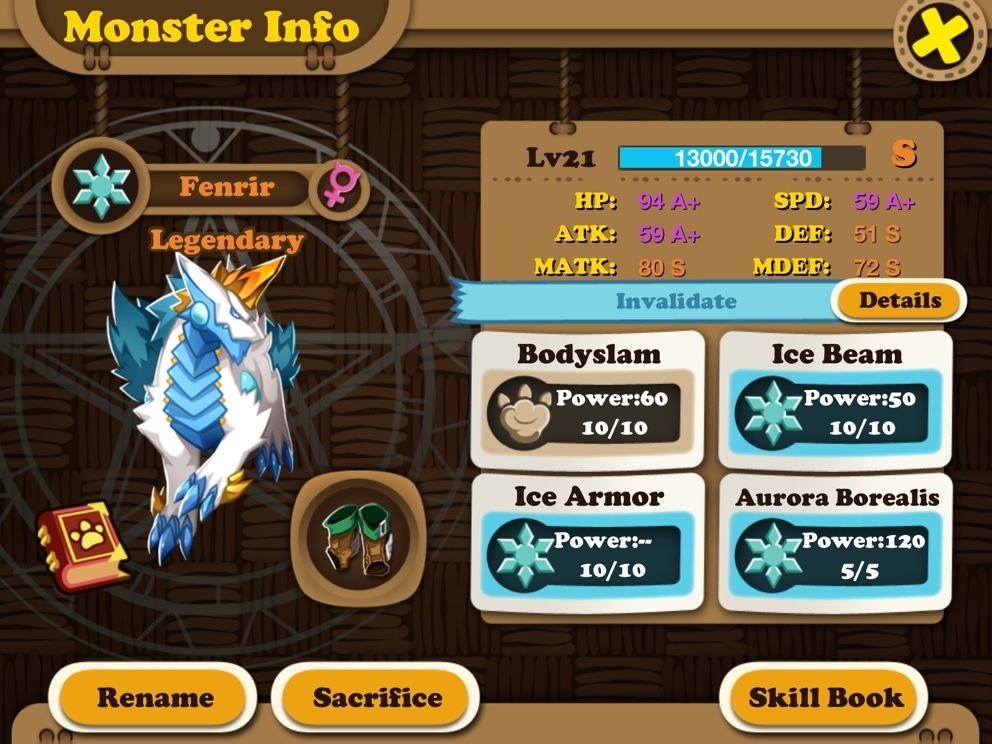Open the Skill Book
This screenshot has height=744, width=992.
click(825, 697)
